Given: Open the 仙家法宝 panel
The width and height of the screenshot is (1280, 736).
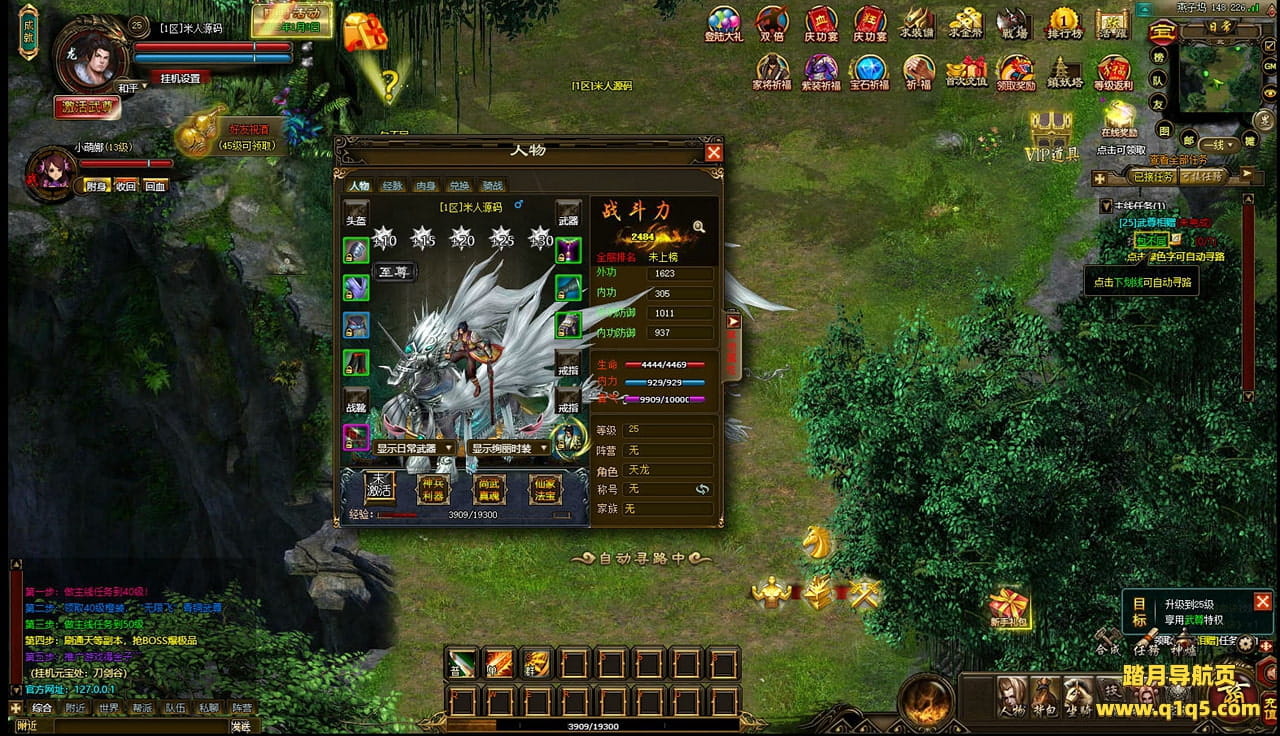Looking at the screenshot, I should (545, 489).
